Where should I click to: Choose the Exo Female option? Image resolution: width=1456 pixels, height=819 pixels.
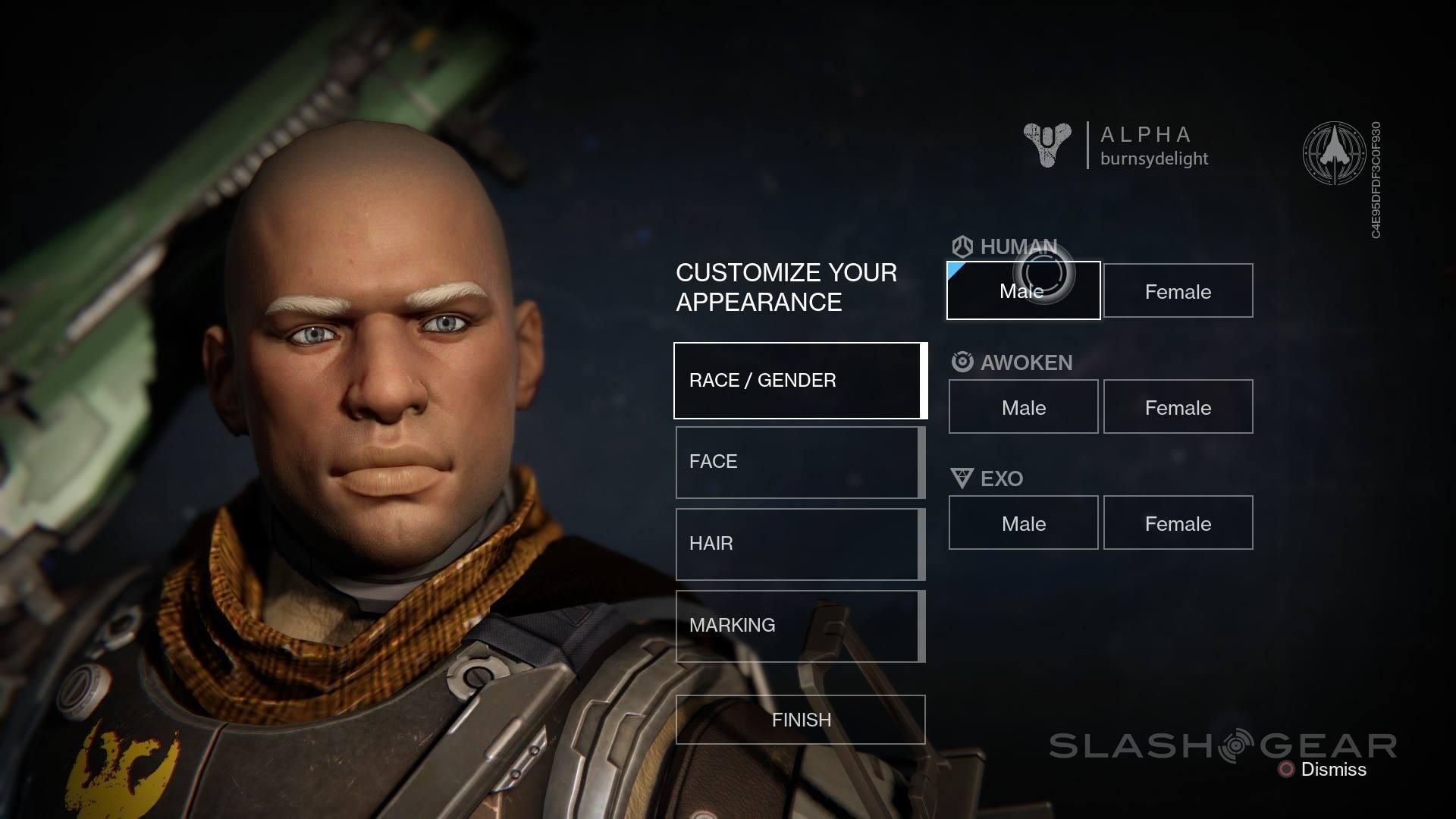point(1178,523)
